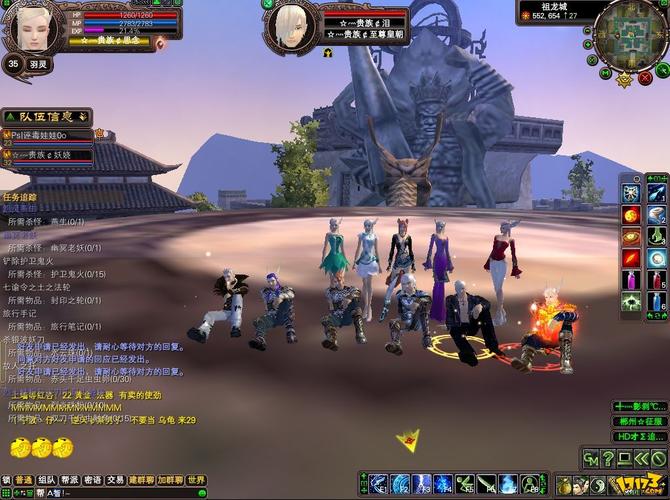Switch to the 组队 chat tab
Viewport: 670px width, 500px height.
point(47,480)
